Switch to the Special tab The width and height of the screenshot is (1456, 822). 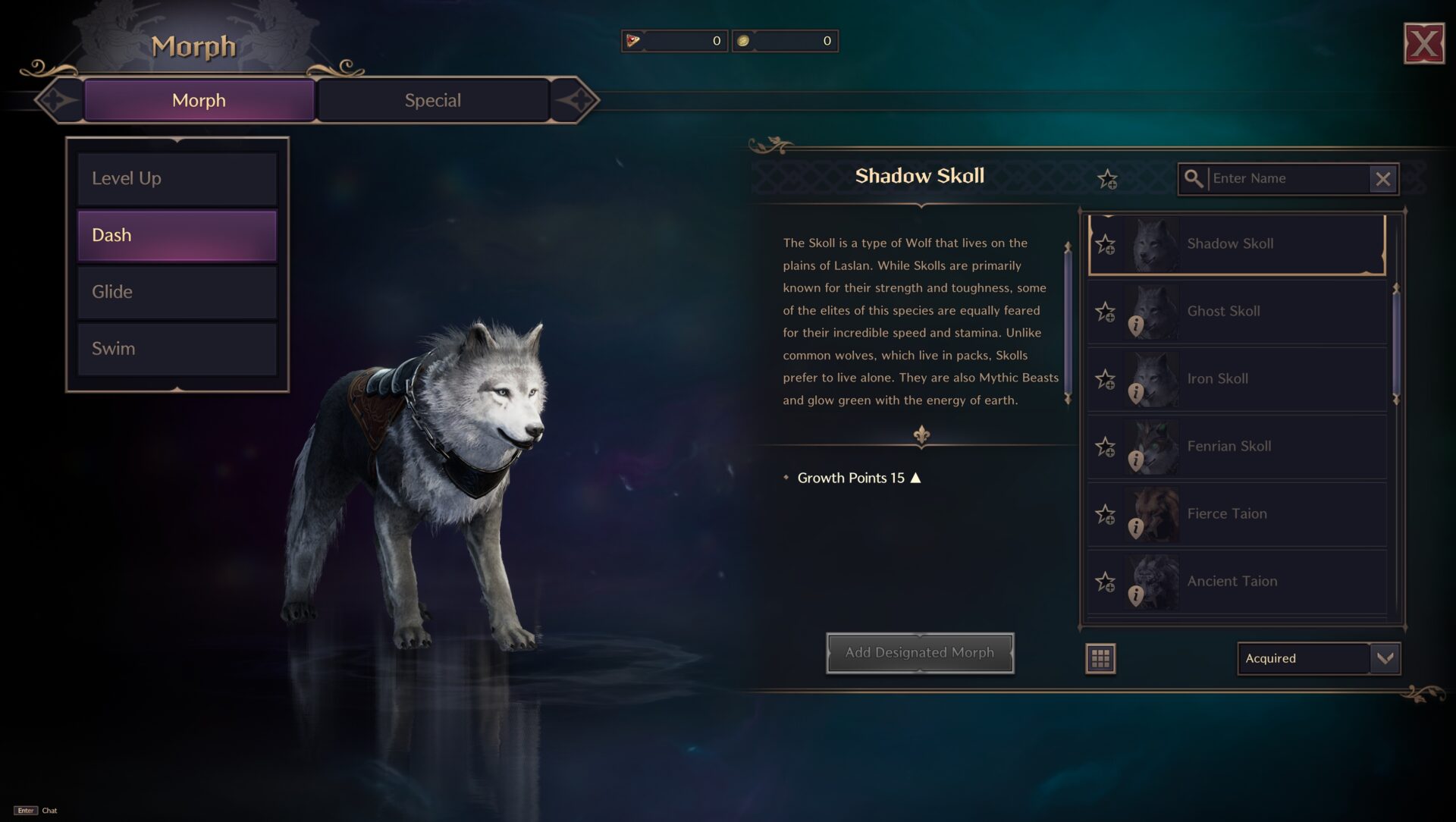tap(433, 99)
